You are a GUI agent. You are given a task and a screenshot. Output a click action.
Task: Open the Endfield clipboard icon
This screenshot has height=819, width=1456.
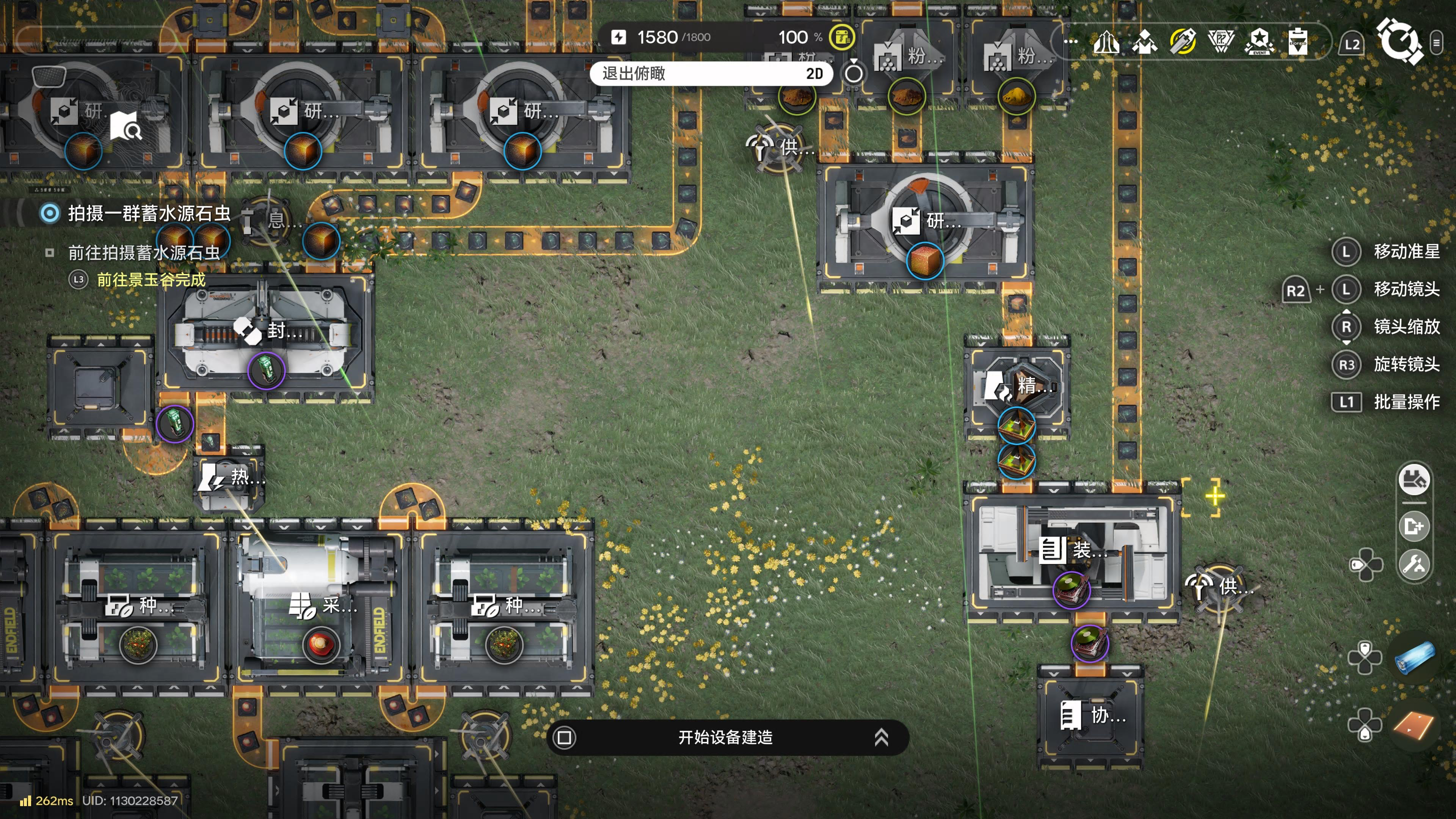[x=1298, y=42]
